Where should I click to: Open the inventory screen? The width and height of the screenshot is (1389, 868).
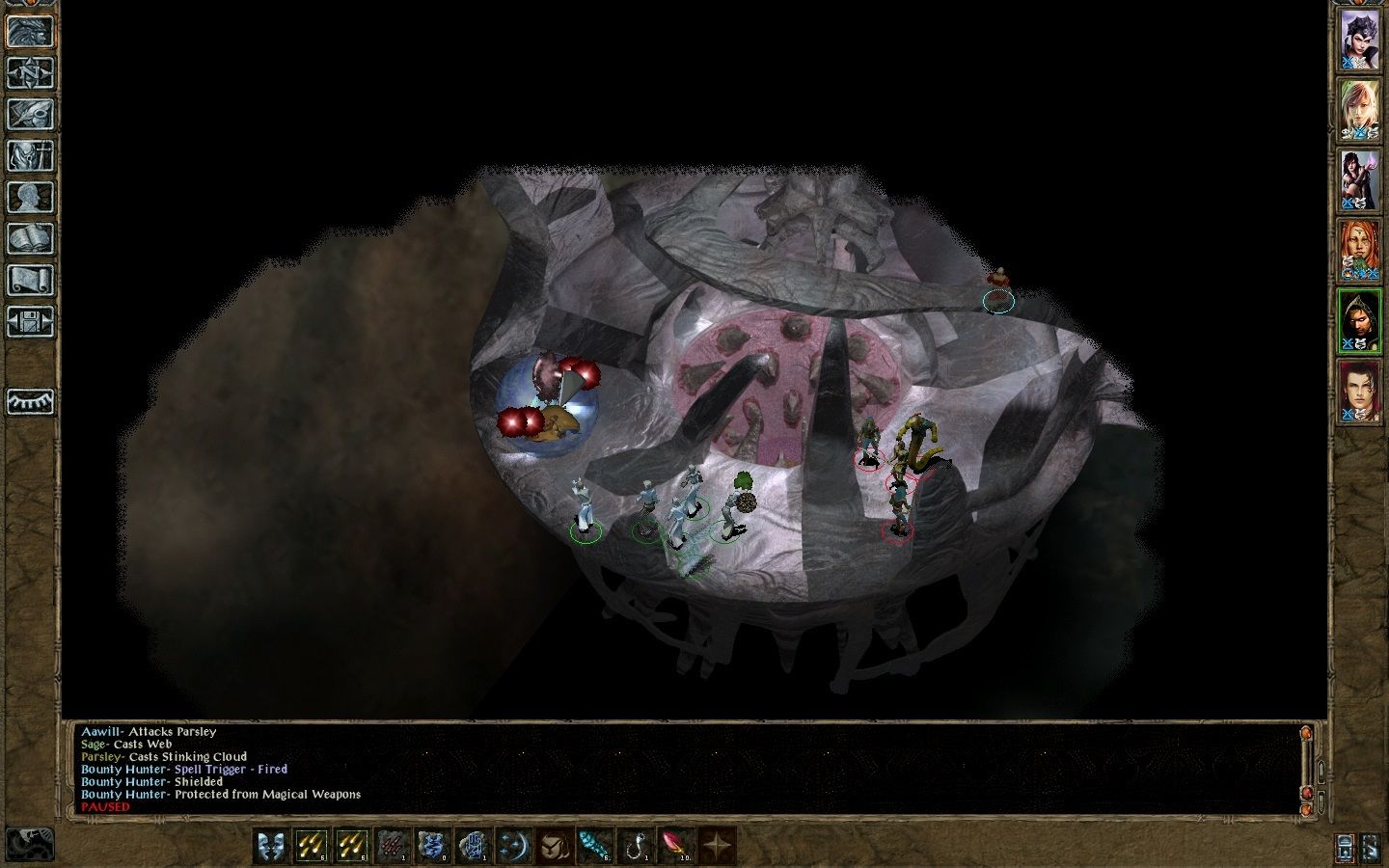(x=30, y=156)
